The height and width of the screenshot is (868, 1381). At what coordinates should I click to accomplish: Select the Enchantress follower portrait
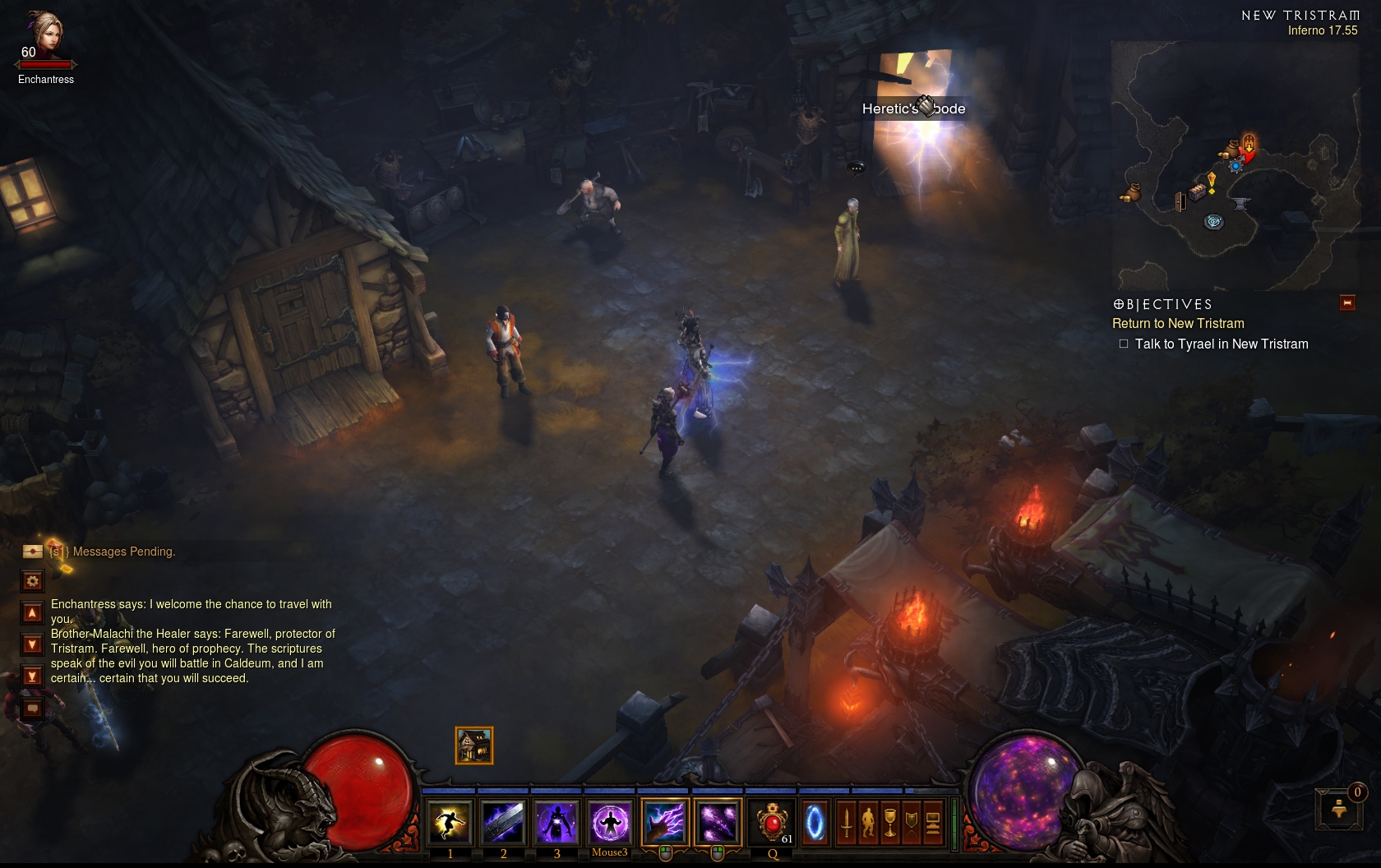pyautogui.click(x=45, y=35)
